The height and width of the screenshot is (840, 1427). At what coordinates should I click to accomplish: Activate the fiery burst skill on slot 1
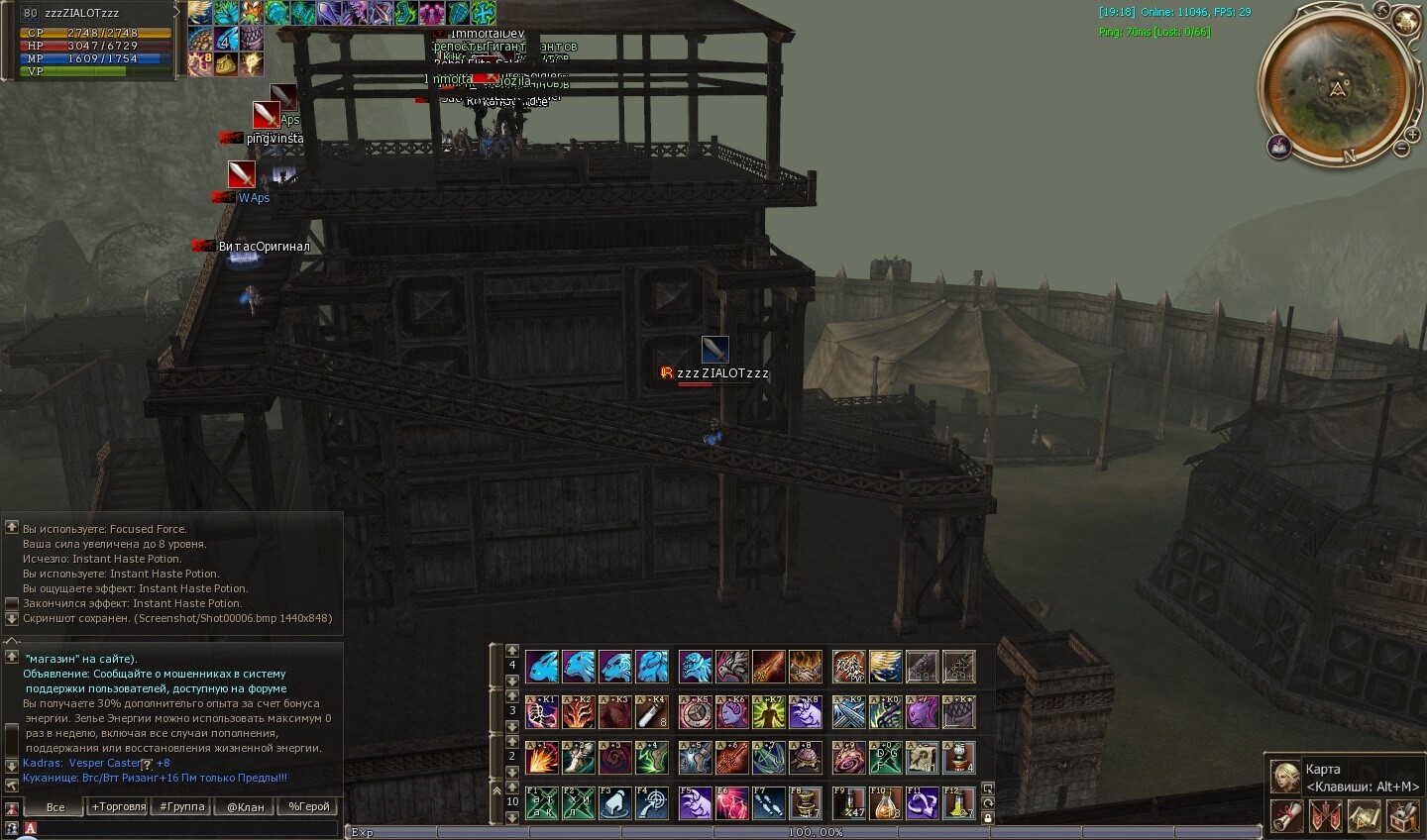541,758
